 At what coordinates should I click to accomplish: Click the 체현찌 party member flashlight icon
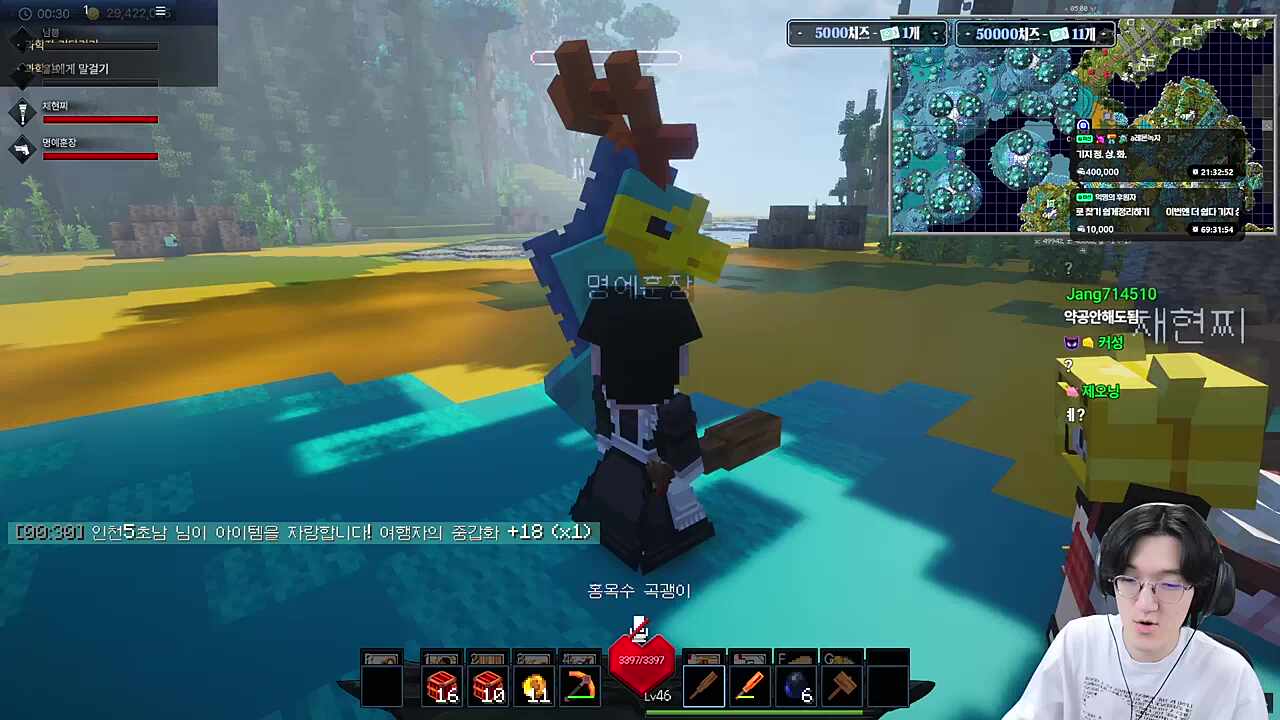pos(22,113)
